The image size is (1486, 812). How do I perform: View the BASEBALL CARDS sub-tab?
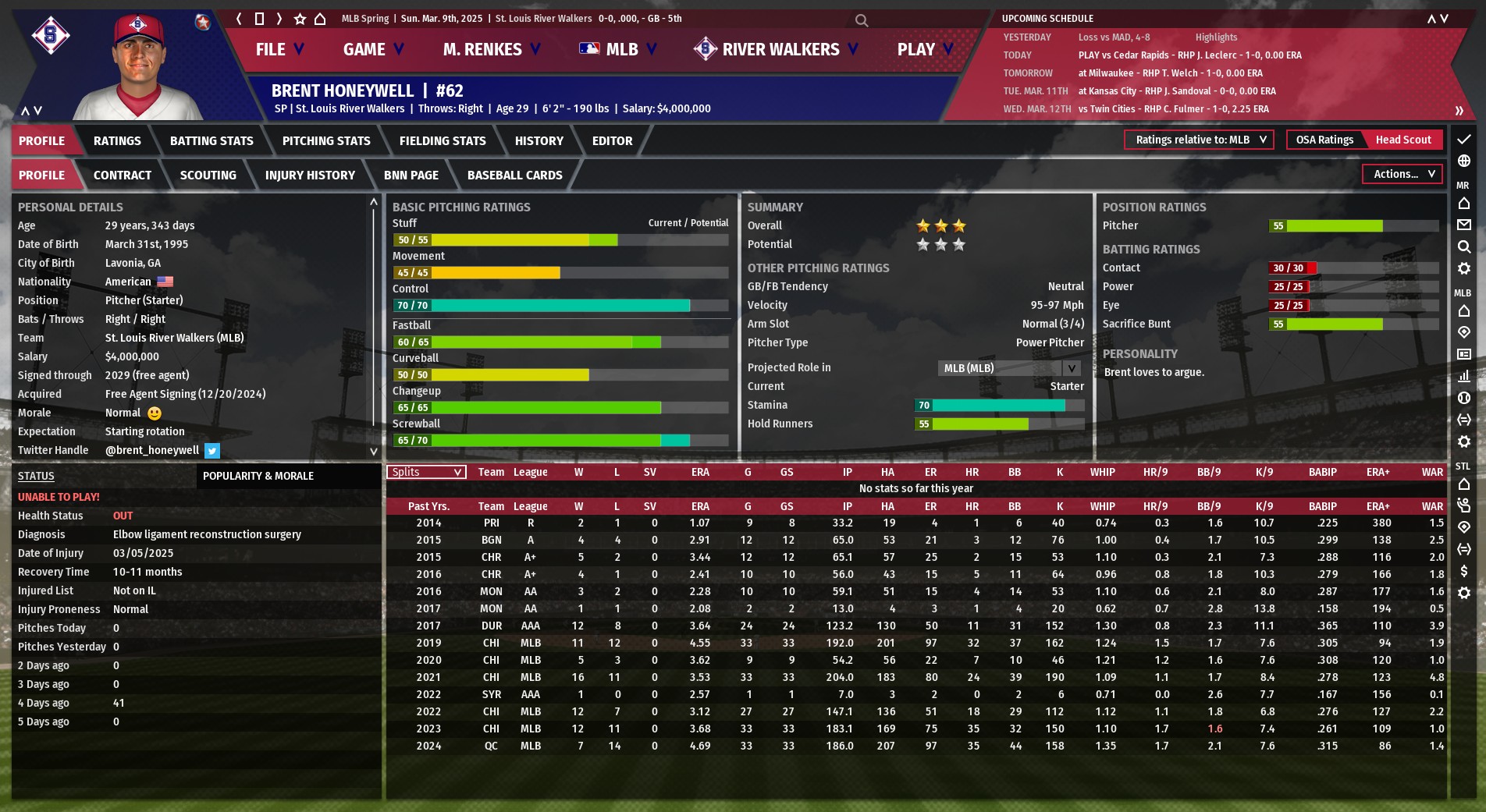coord(514,176)
